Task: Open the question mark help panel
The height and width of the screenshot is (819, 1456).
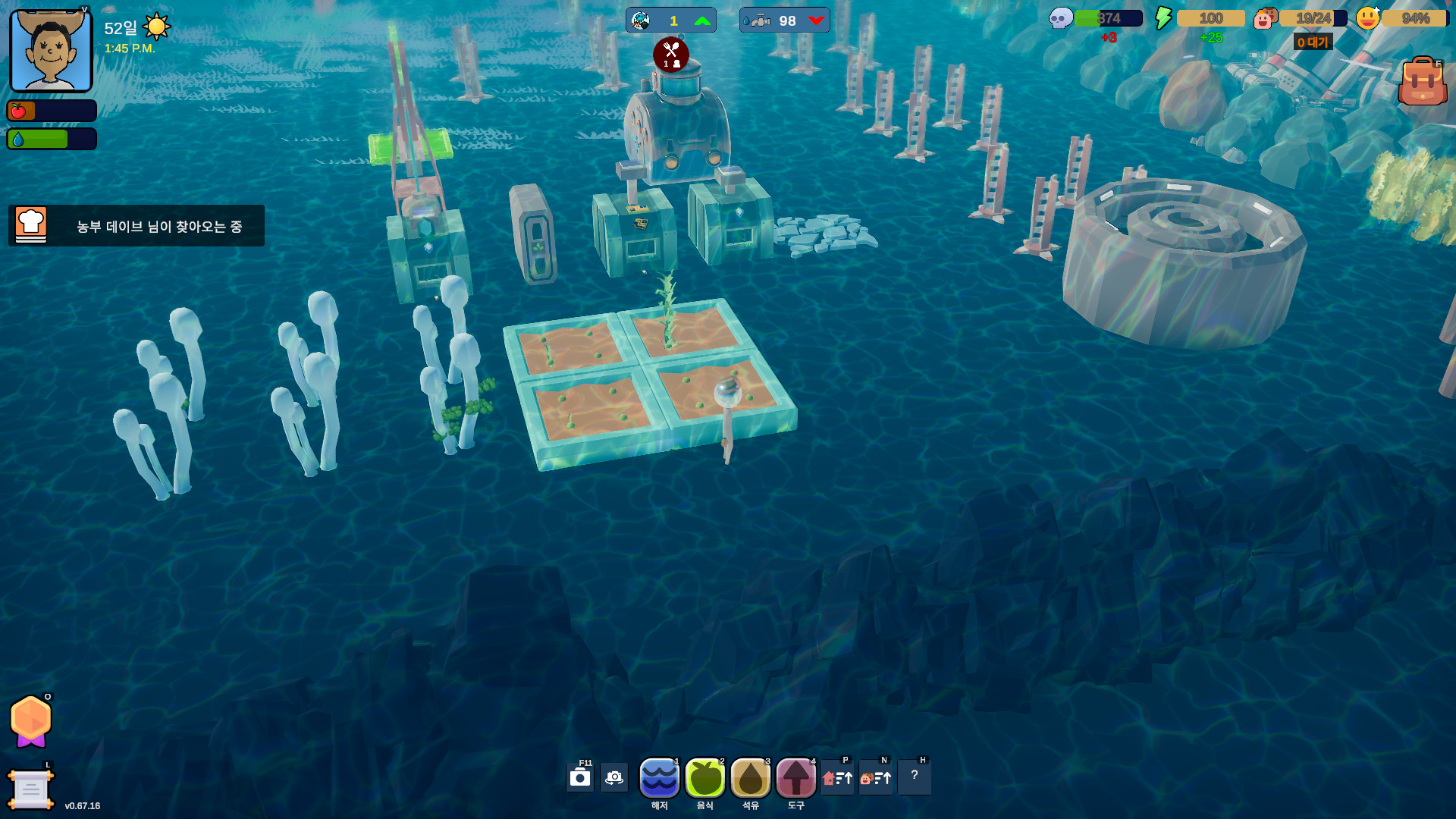Action: tap(915, 777)
